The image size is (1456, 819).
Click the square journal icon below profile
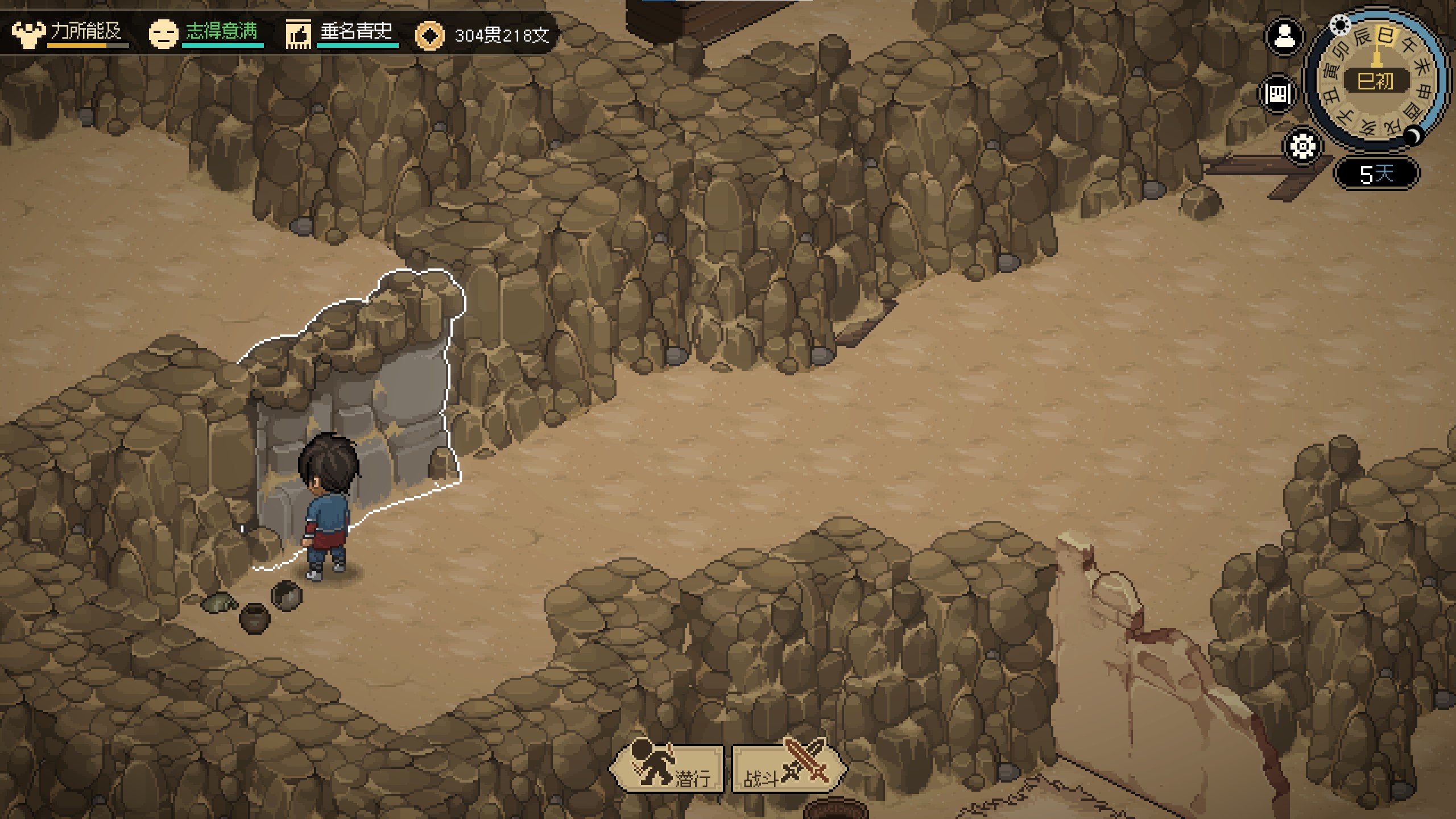tap(1278, 94)
